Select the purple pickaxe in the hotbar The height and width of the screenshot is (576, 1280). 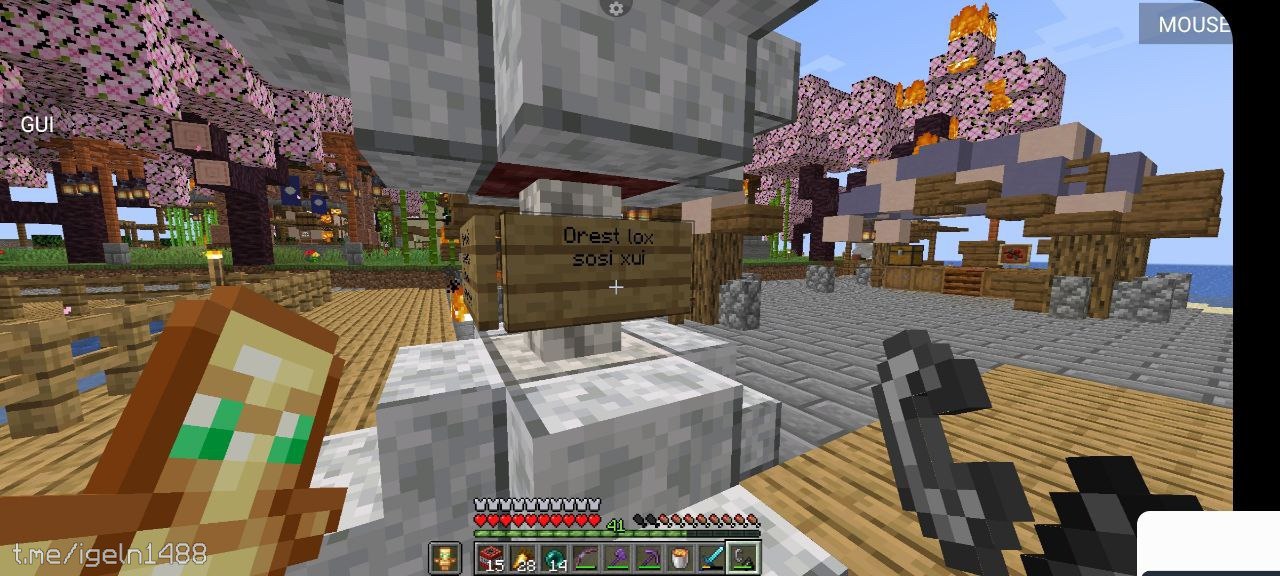point(648,556)
